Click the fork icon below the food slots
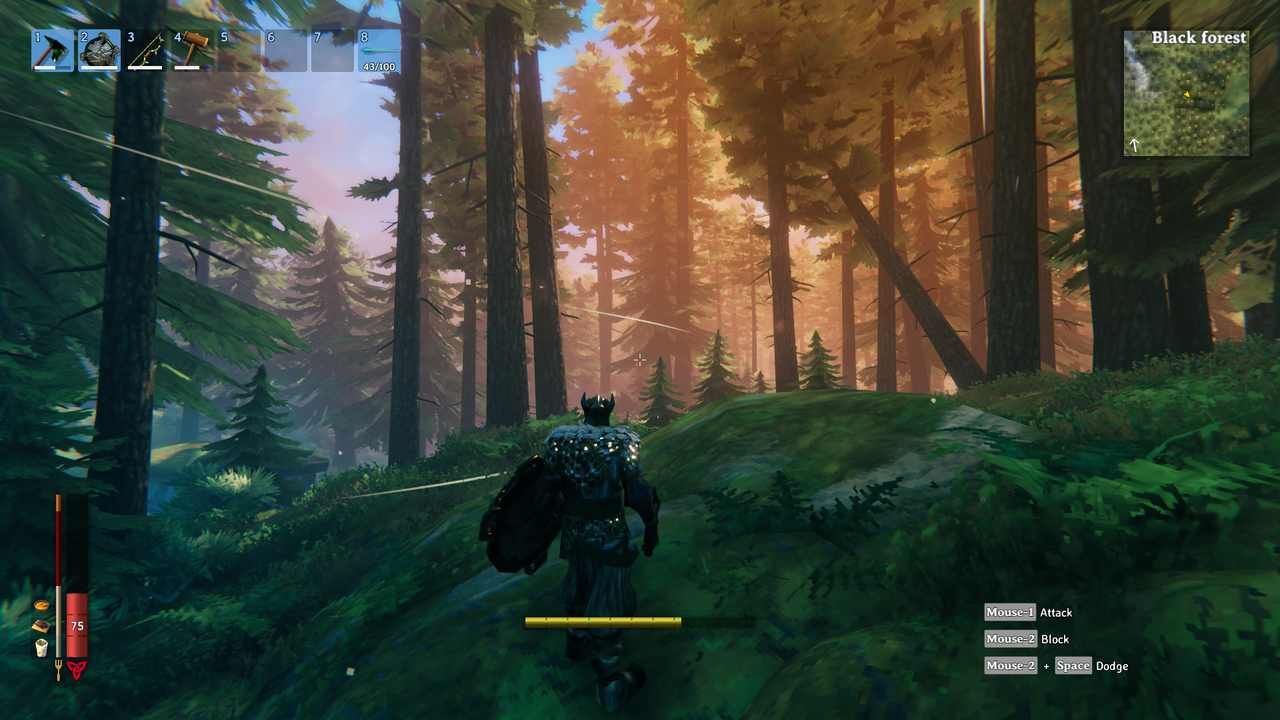The width and height of the screenshot is (1280, 720). tap(58, 669)
